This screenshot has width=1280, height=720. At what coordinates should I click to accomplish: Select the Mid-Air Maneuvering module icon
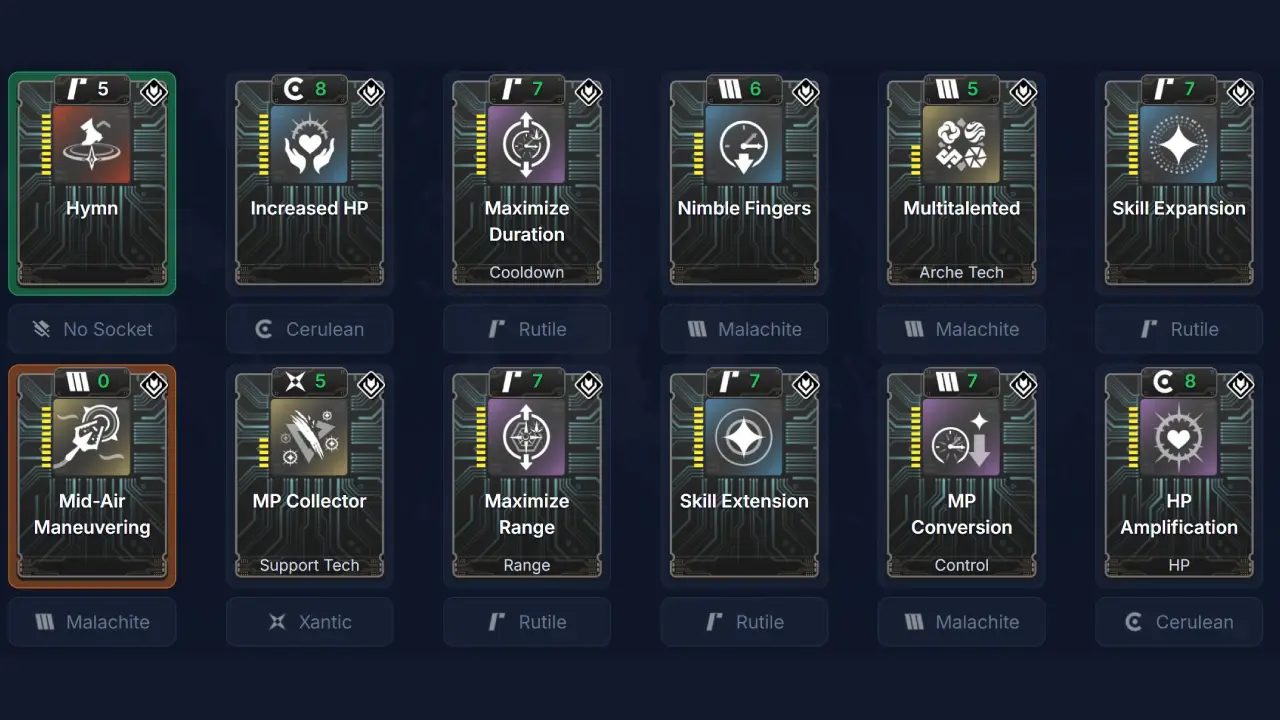pyautogui.click(x=92, y=438)
